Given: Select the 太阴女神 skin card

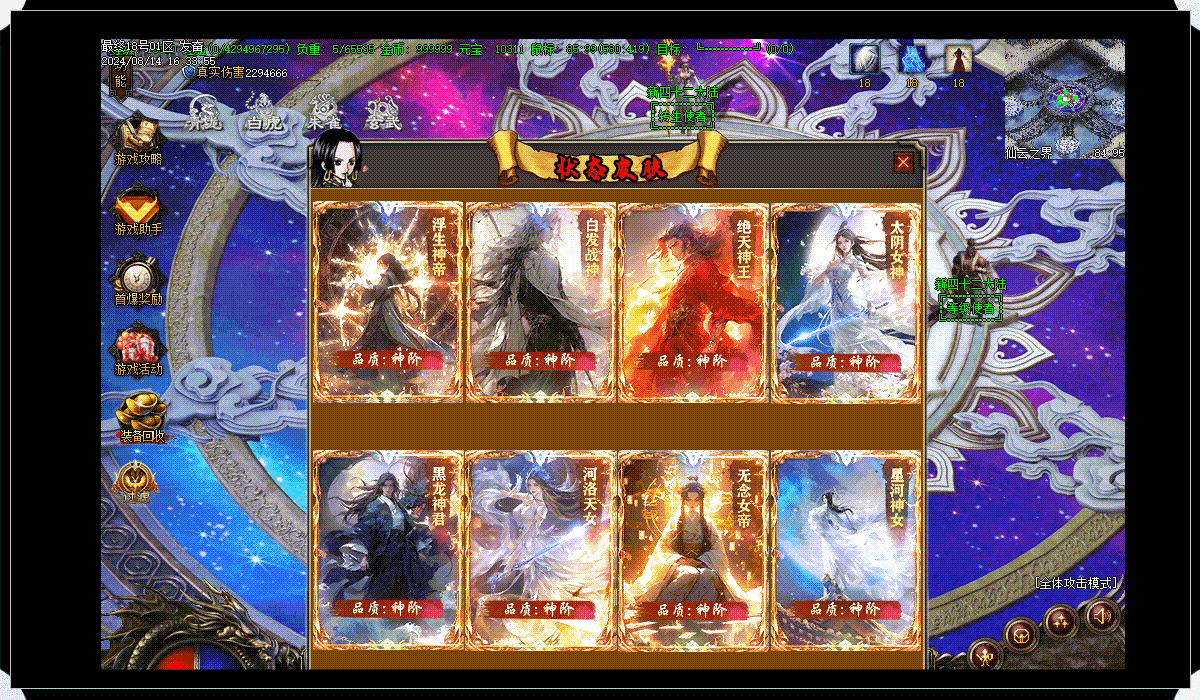Looking at the screenshot, I should (846, 301).
